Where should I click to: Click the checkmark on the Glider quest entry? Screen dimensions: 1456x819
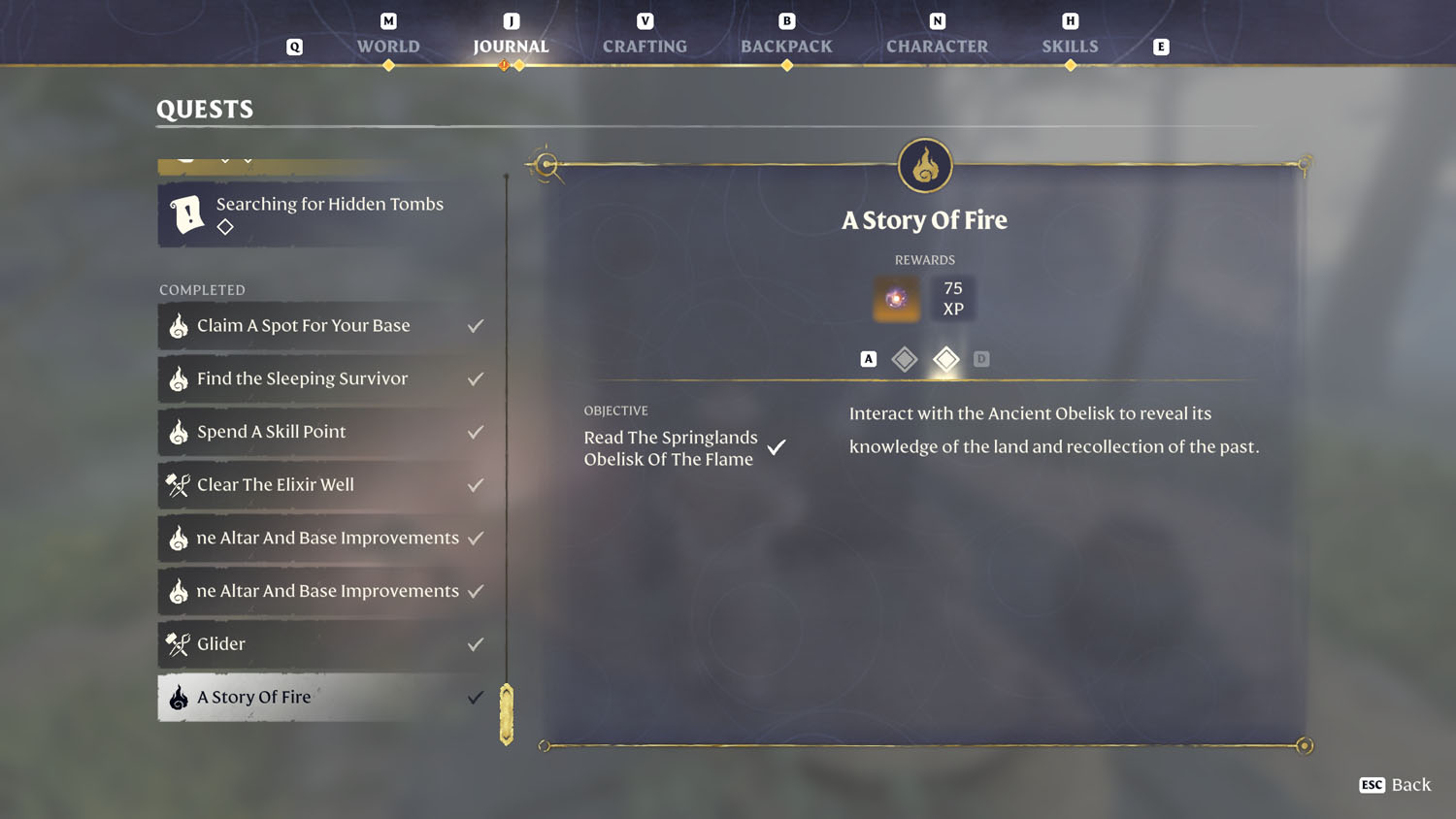[x=475, y=643]
